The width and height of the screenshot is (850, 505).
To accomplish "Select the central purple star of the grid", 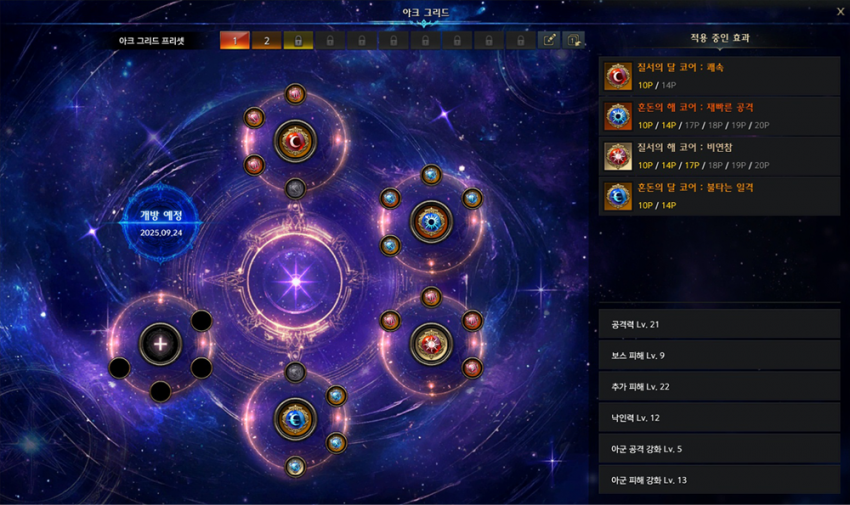I will (x=295, y=281).
